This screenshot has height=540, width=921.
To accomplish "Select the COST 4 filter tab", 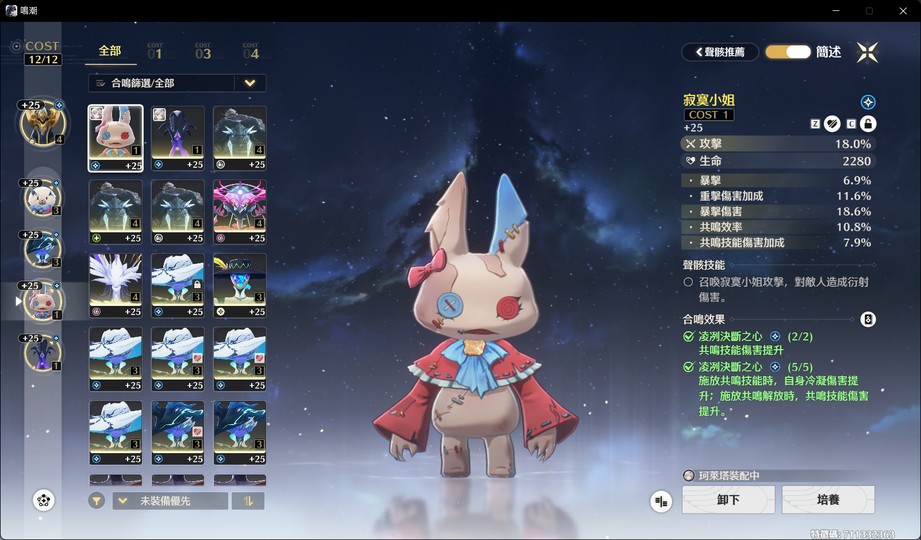I will click(x=251, y=51).
